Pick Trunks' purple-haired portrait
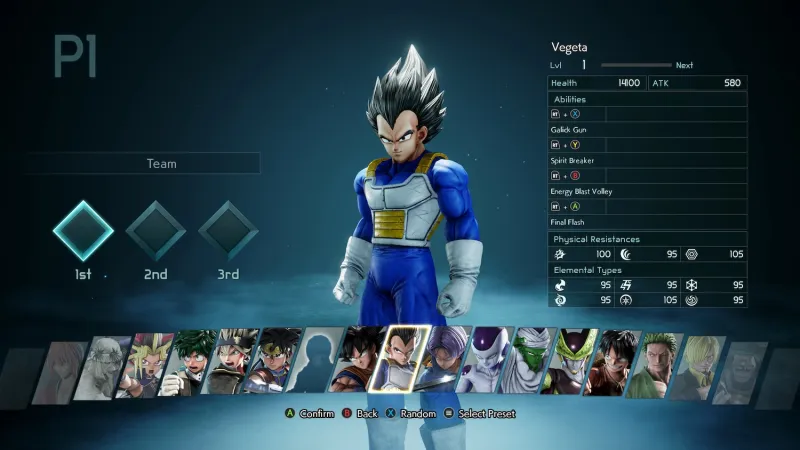 point(442,361)
